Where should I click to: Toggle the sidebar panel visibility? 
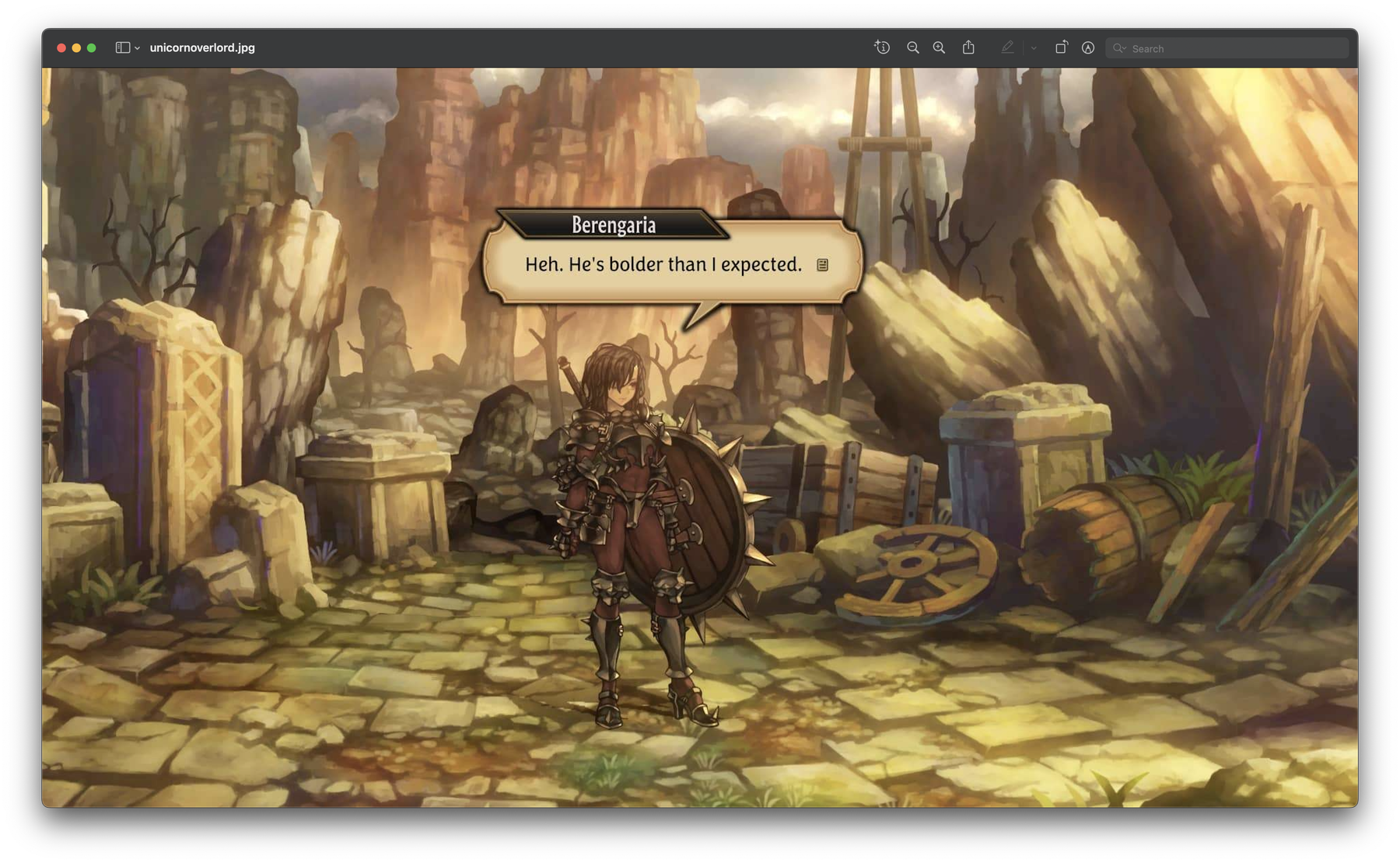coord(123,48)
